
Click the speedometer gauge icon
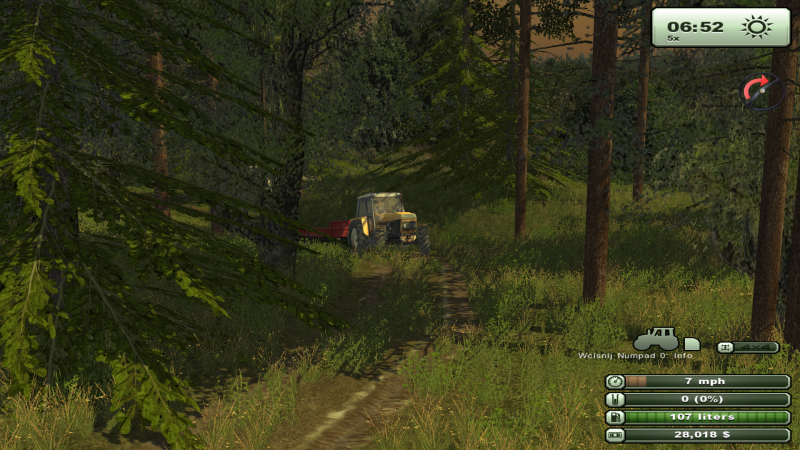[x=615, y=381]
